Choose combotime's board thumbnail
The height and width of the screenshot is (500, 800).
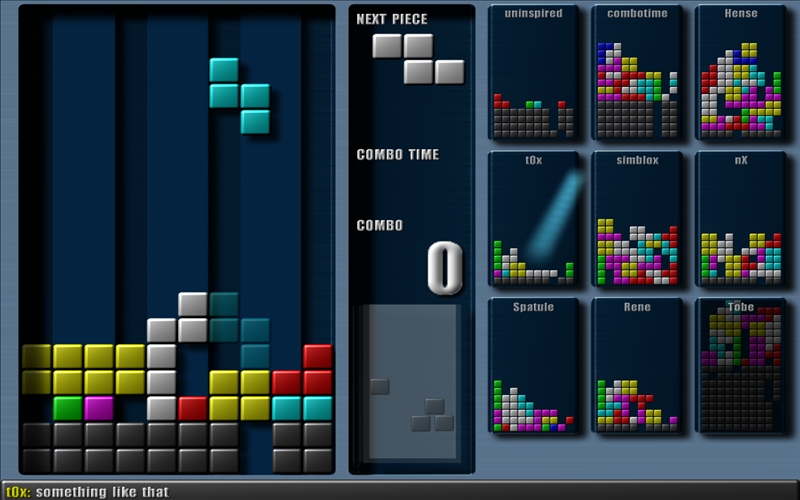[x=637, y=73]
